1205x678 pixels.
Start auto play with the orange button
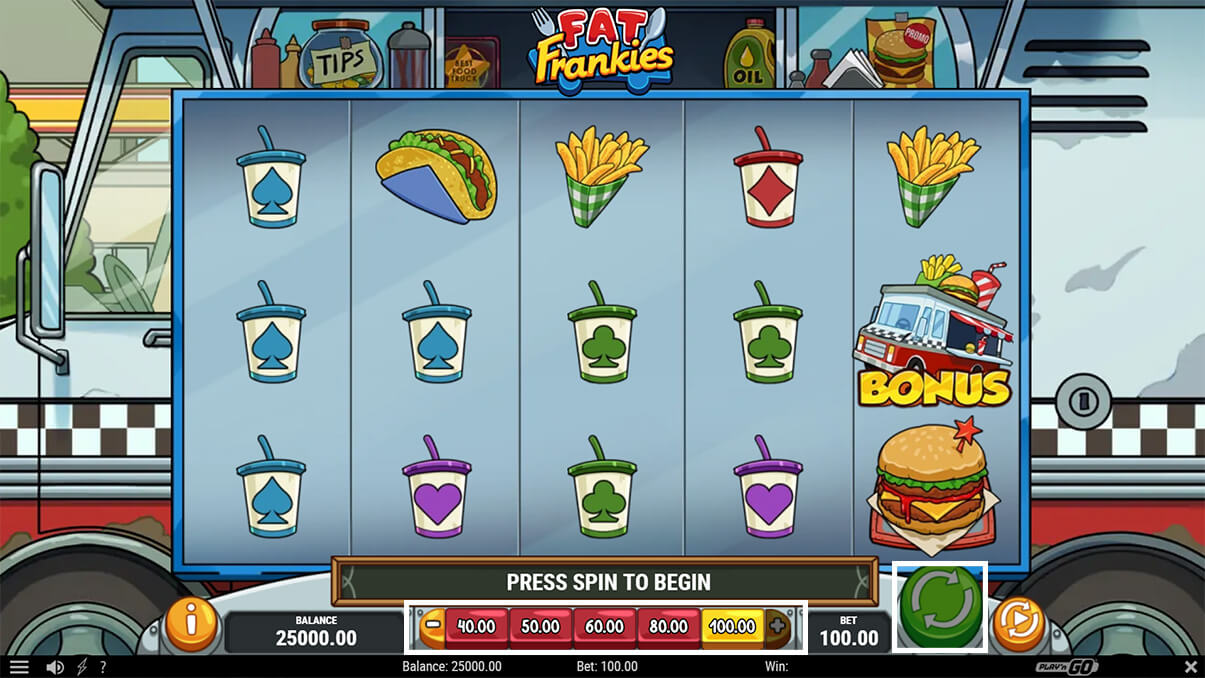coord(1018,625)
